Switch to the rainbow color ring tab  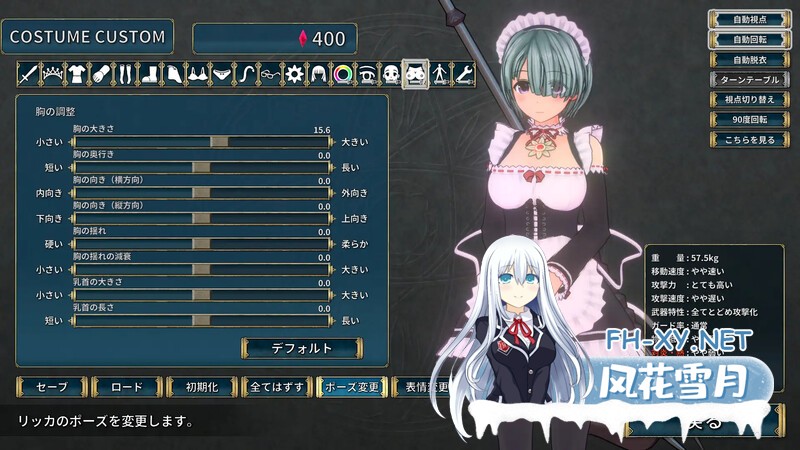point(342,73)
